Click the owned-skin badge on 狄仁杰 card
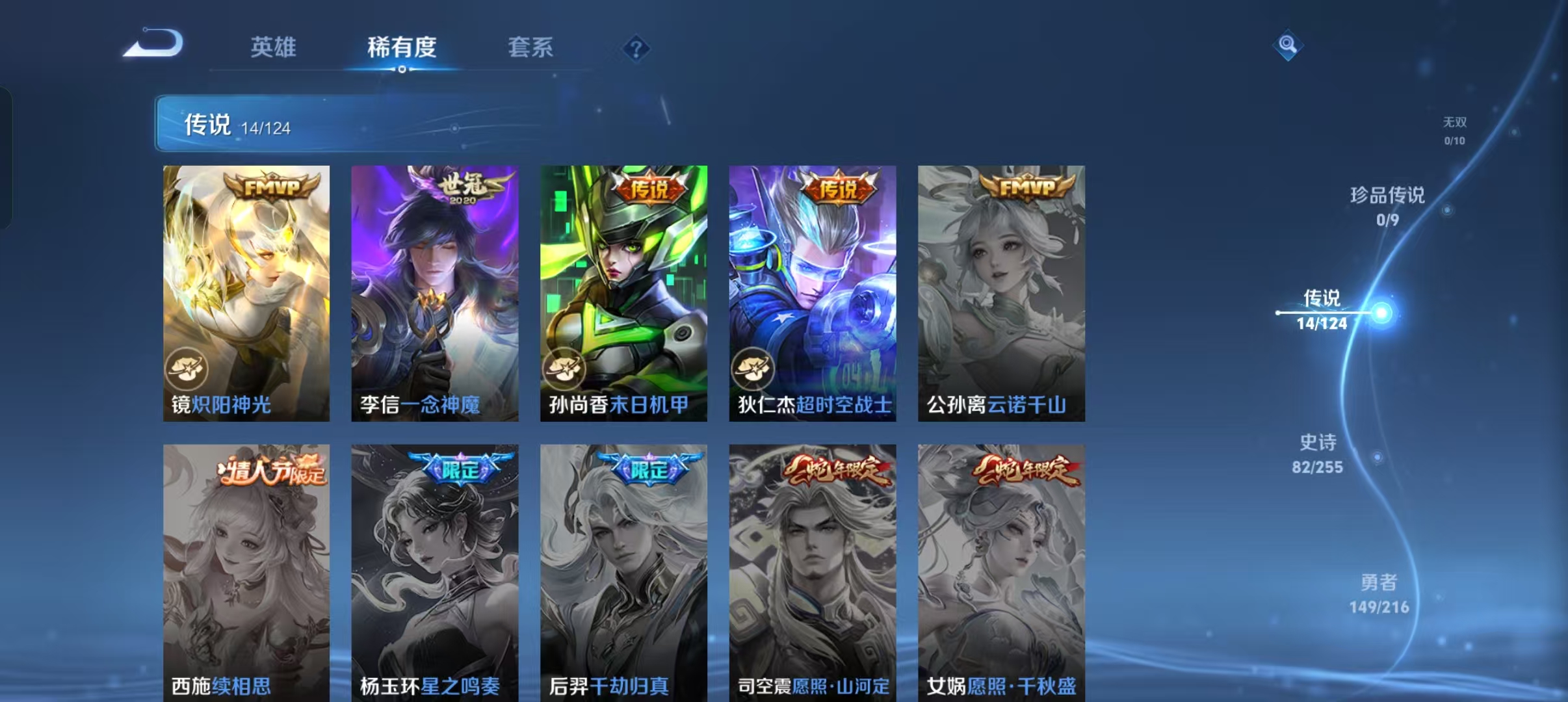This screenshot has height=702, width=1568. 751,369
